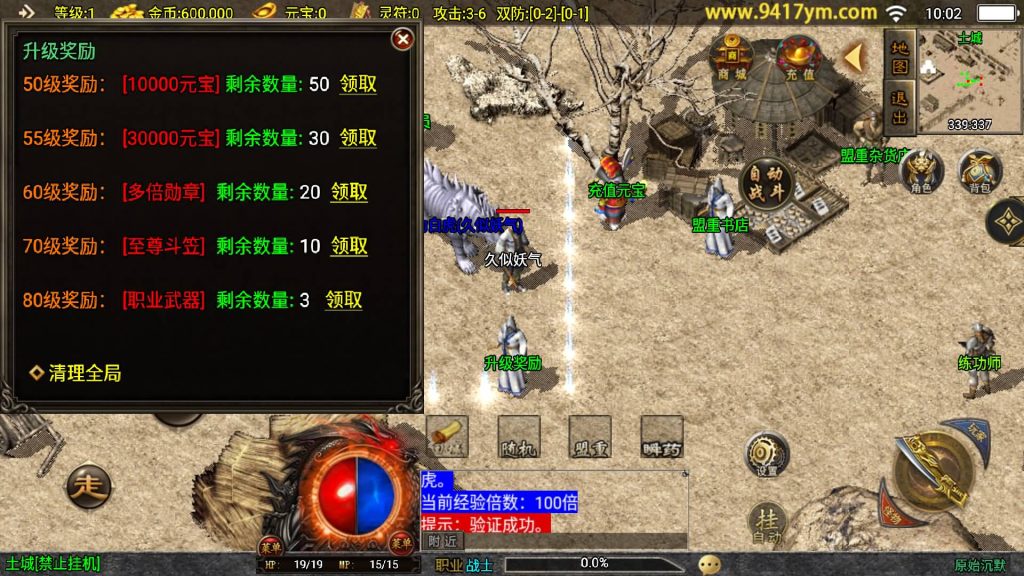This screenshot has height=576, width=1024.
Task: Open the 商城 shop icon
Action: click(732, 58)
